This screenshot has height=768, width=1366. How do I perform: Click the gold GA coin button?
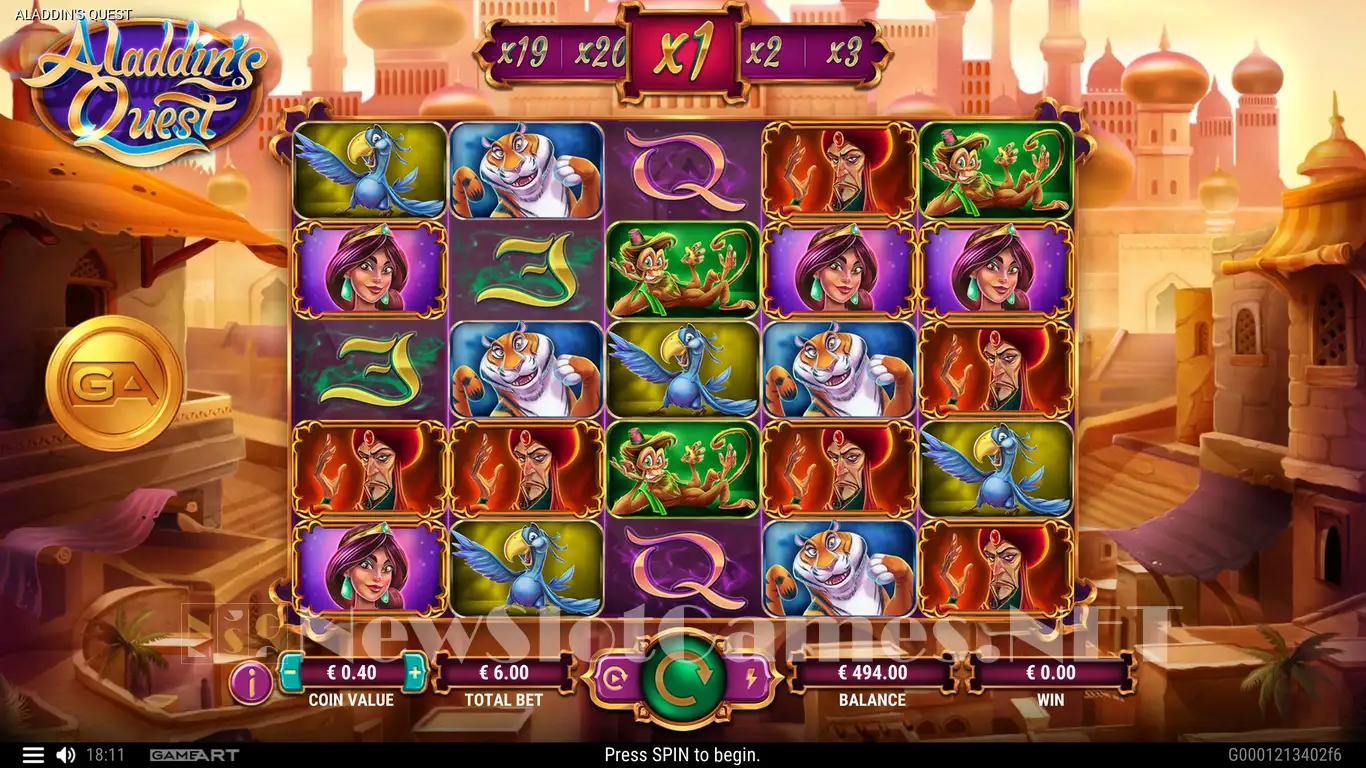click(115, 383)
